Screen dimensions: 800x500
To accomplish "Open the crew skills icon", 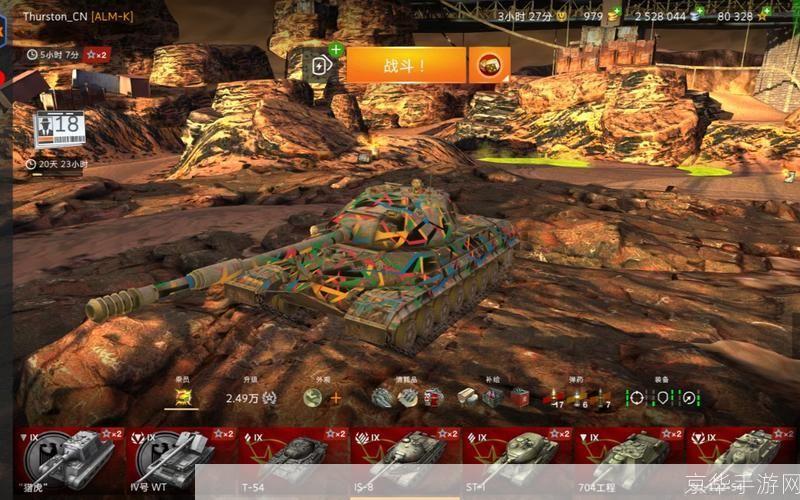I will 183,397.
